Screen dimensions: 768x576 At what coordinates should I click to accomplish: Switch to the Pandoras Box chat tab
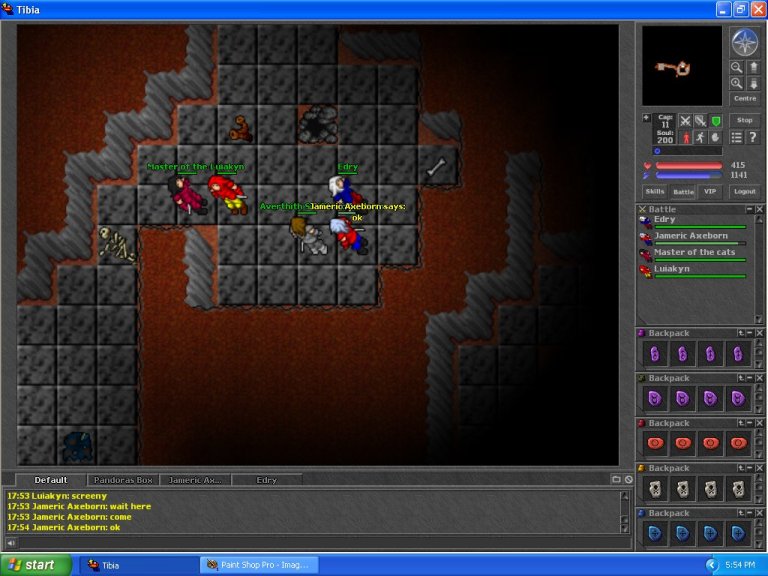point(123,480)
